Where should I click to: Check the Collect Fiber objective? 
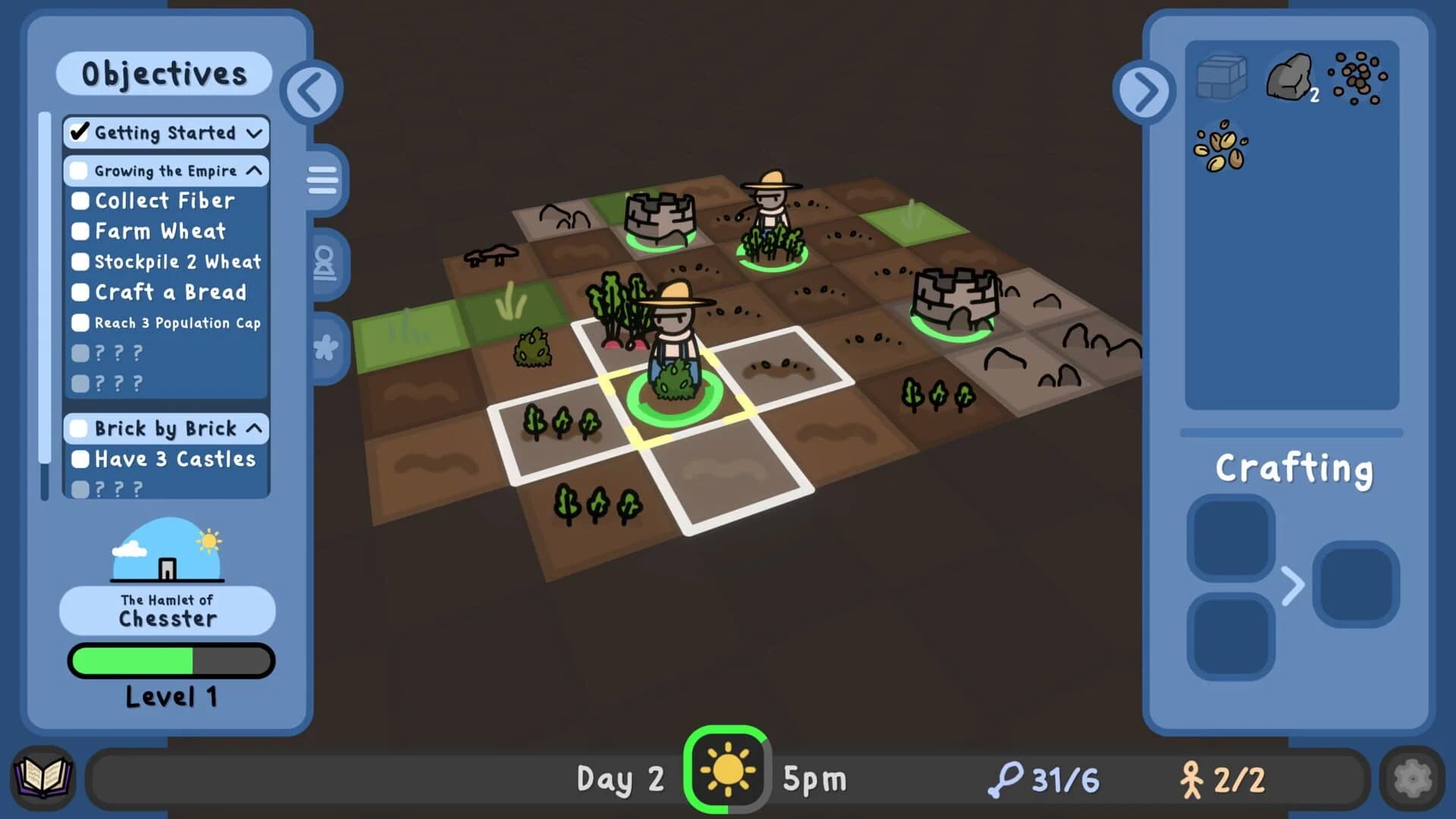pyautogui.click(x=79, y=200)
